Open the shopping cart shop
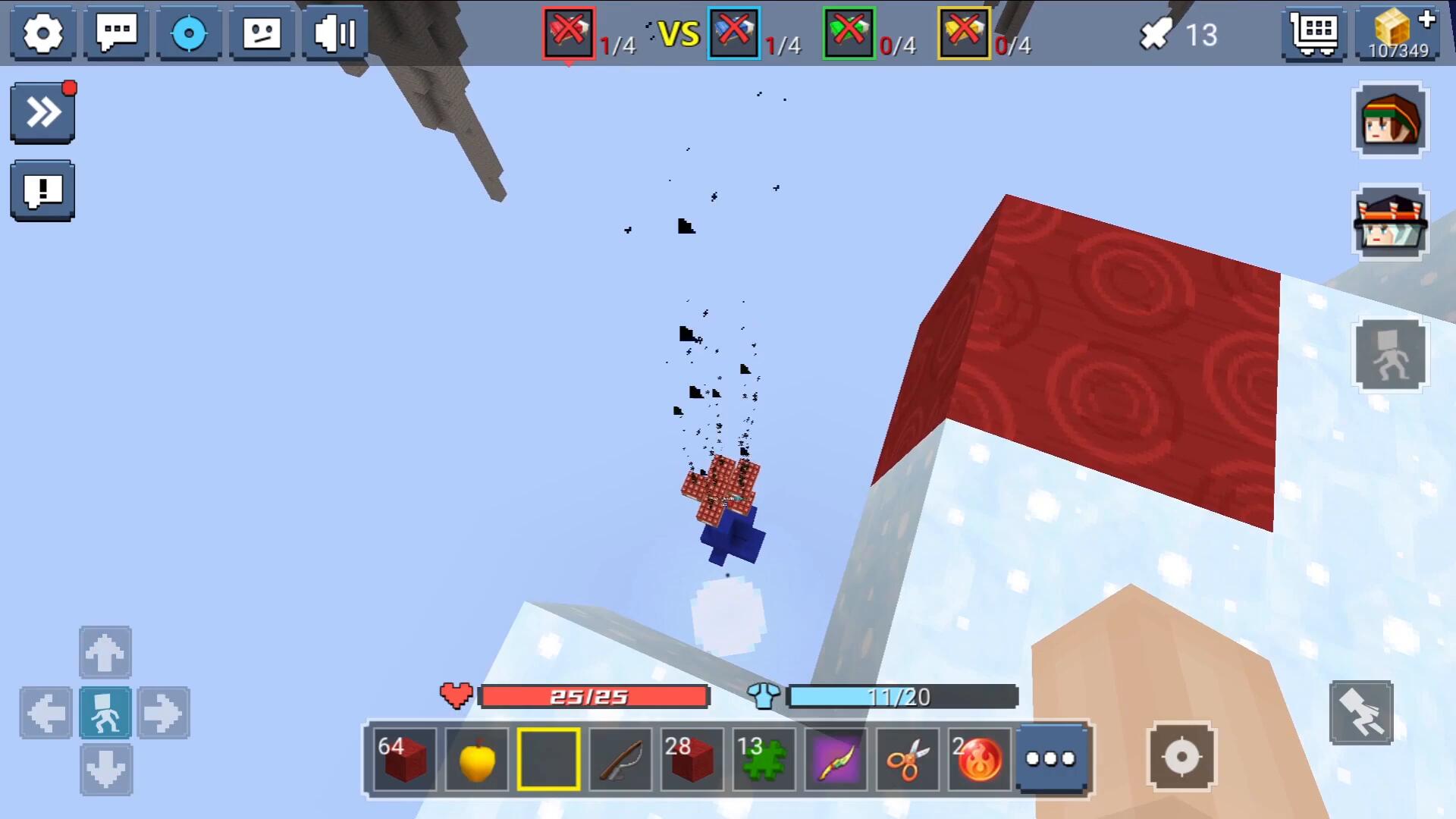The height and width of the screenshot is (819, 1456). (x=1314, y=33)
